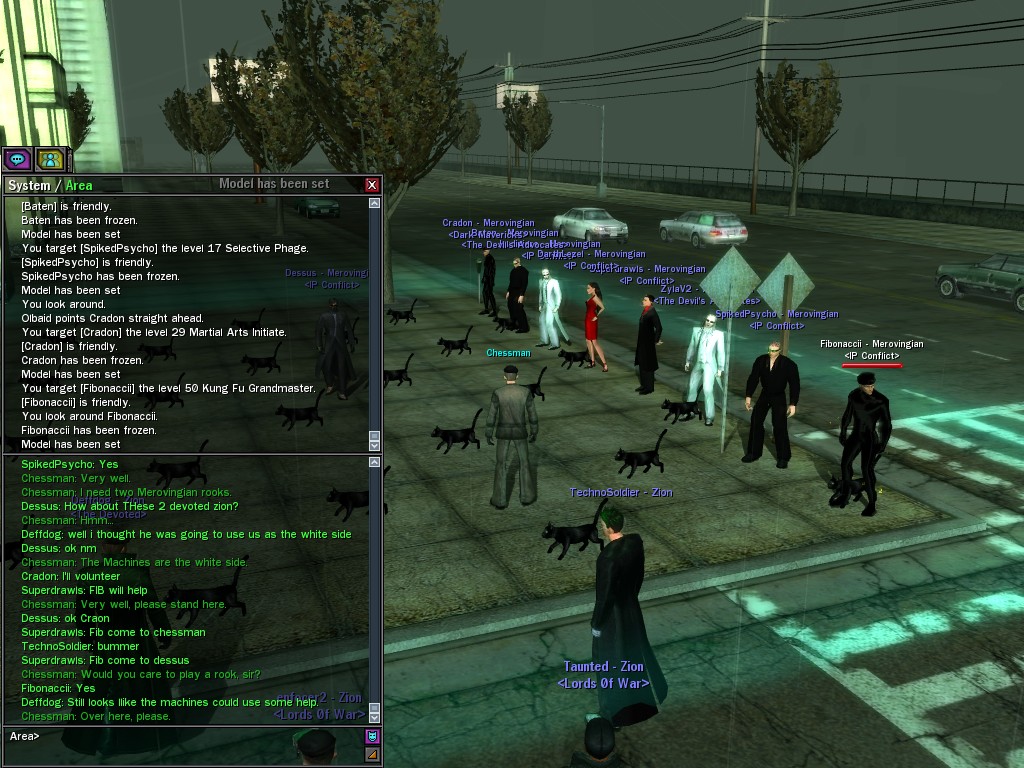Click the Area chat scroll-up arrow
The image size is (1024, 768).
pos(375,463)
